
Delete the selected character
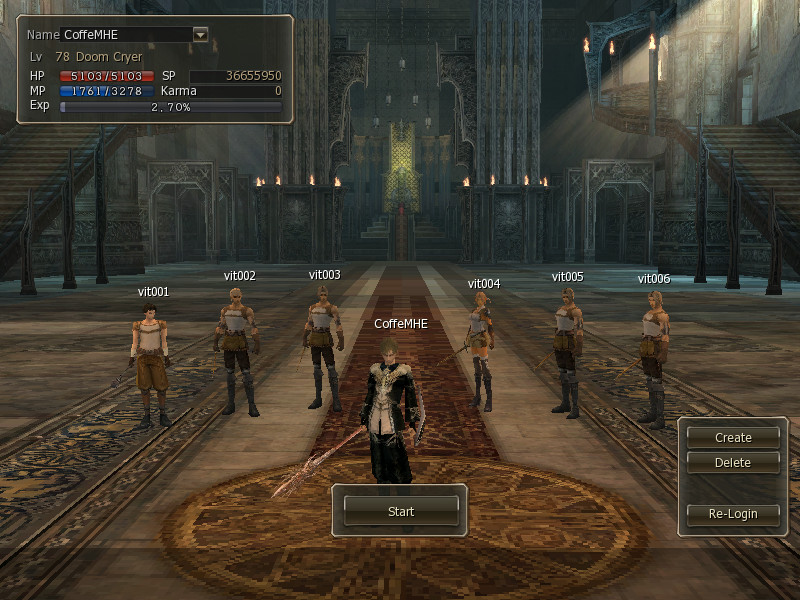pyautogui.click(x=733, y=463)
